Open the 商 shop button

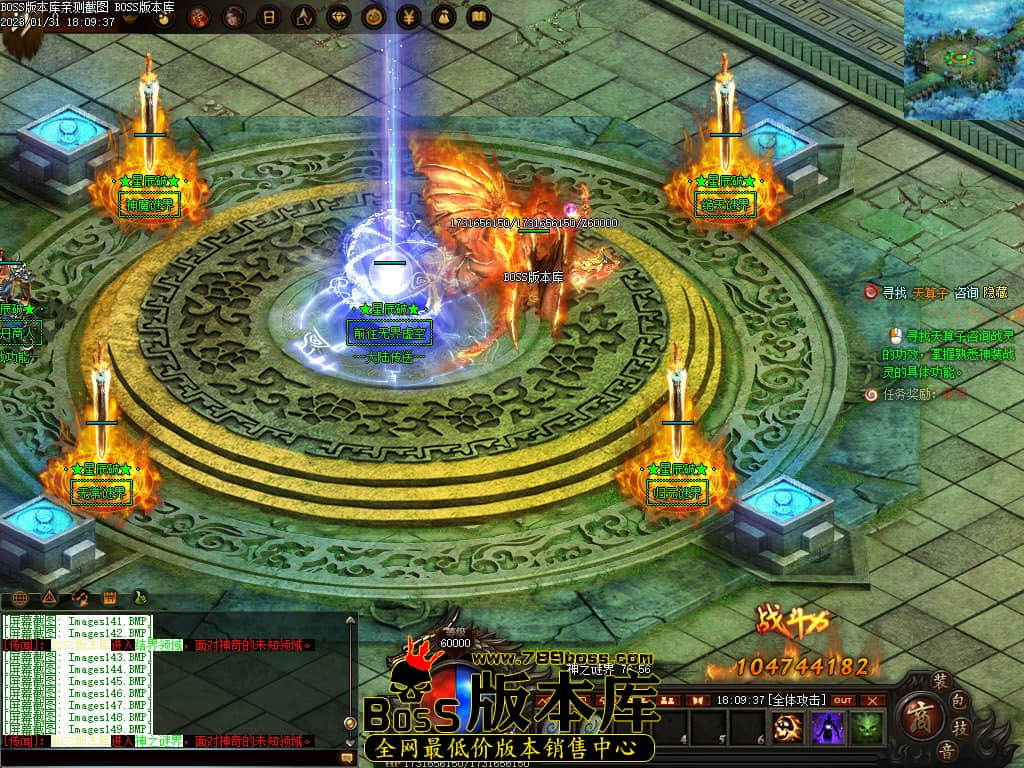(x=918, y=715)
